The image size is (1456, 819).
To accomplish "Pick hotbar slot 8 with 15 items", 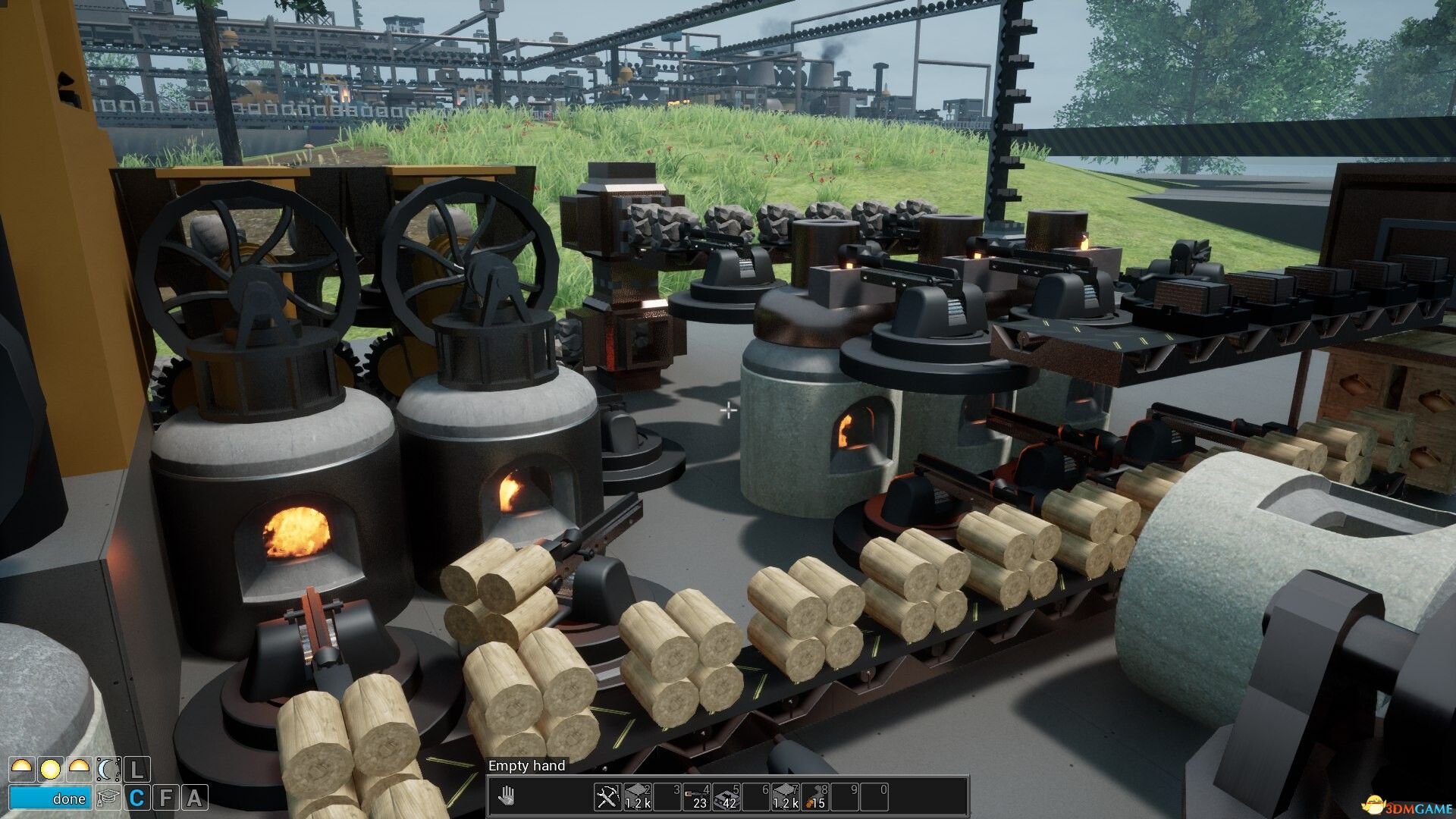I will point(815,796).
